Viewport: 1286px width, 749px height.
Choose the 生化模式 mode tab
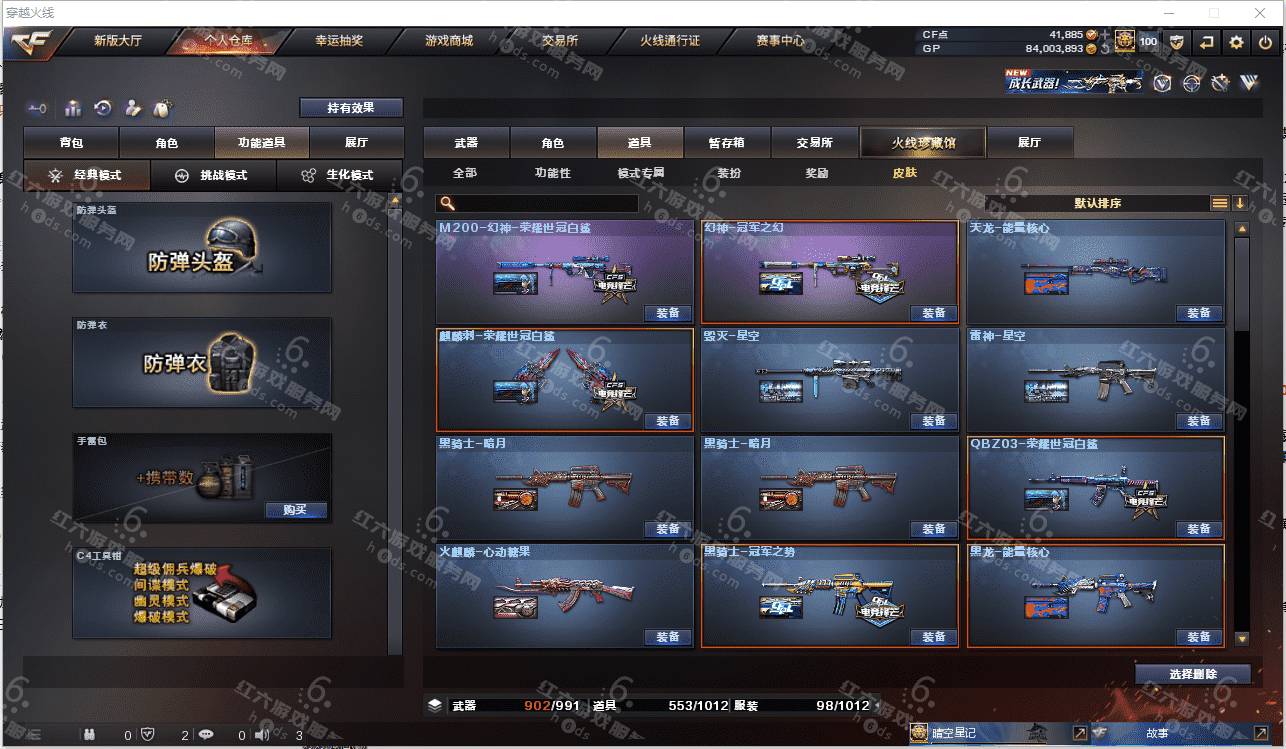pos(338,175)
